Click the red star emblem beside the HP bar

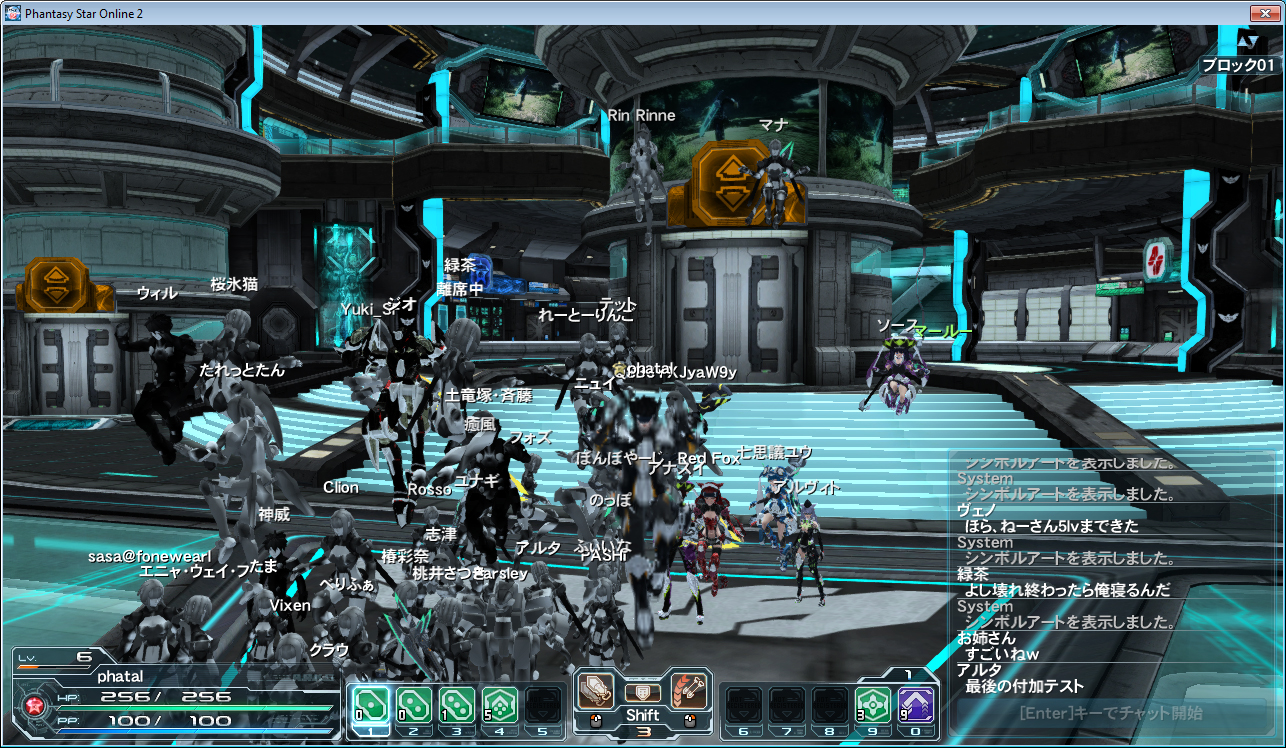click(33, 704)
